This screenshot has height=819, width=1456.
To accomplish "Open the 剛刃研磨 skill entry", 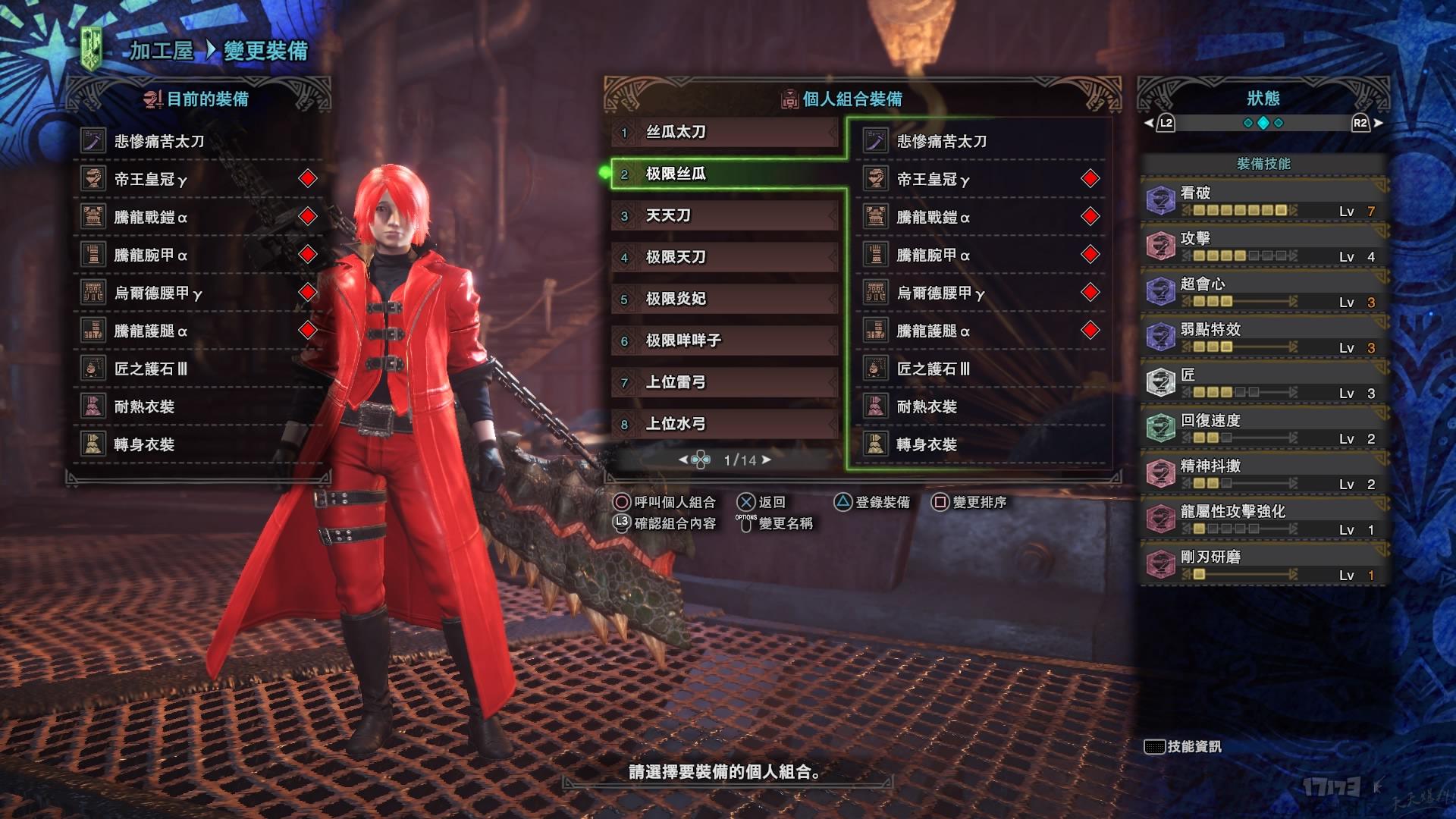I will pos(1263,565).
